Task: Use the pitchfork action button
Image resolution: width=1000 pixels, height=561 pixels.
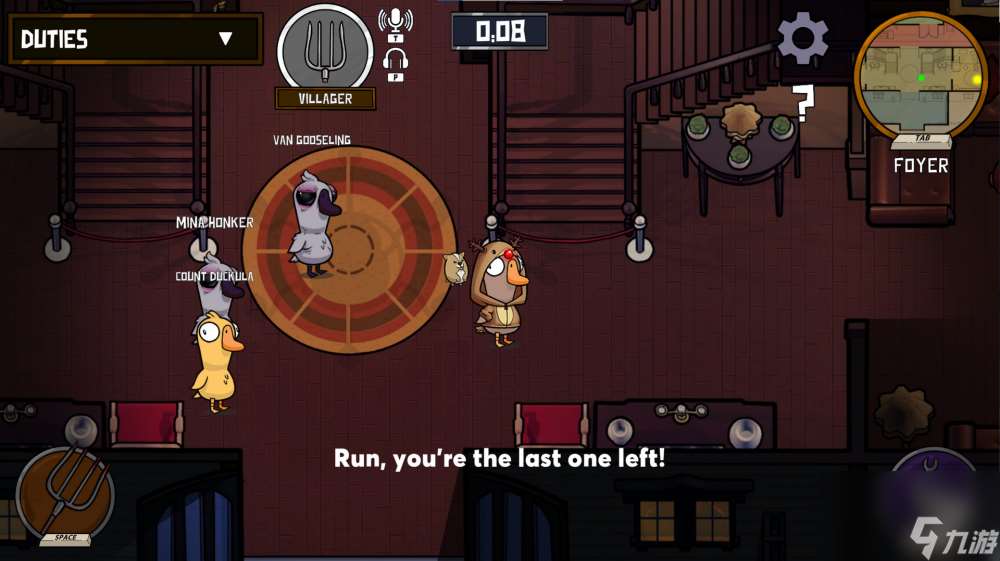Action: (x=66, y=494)
